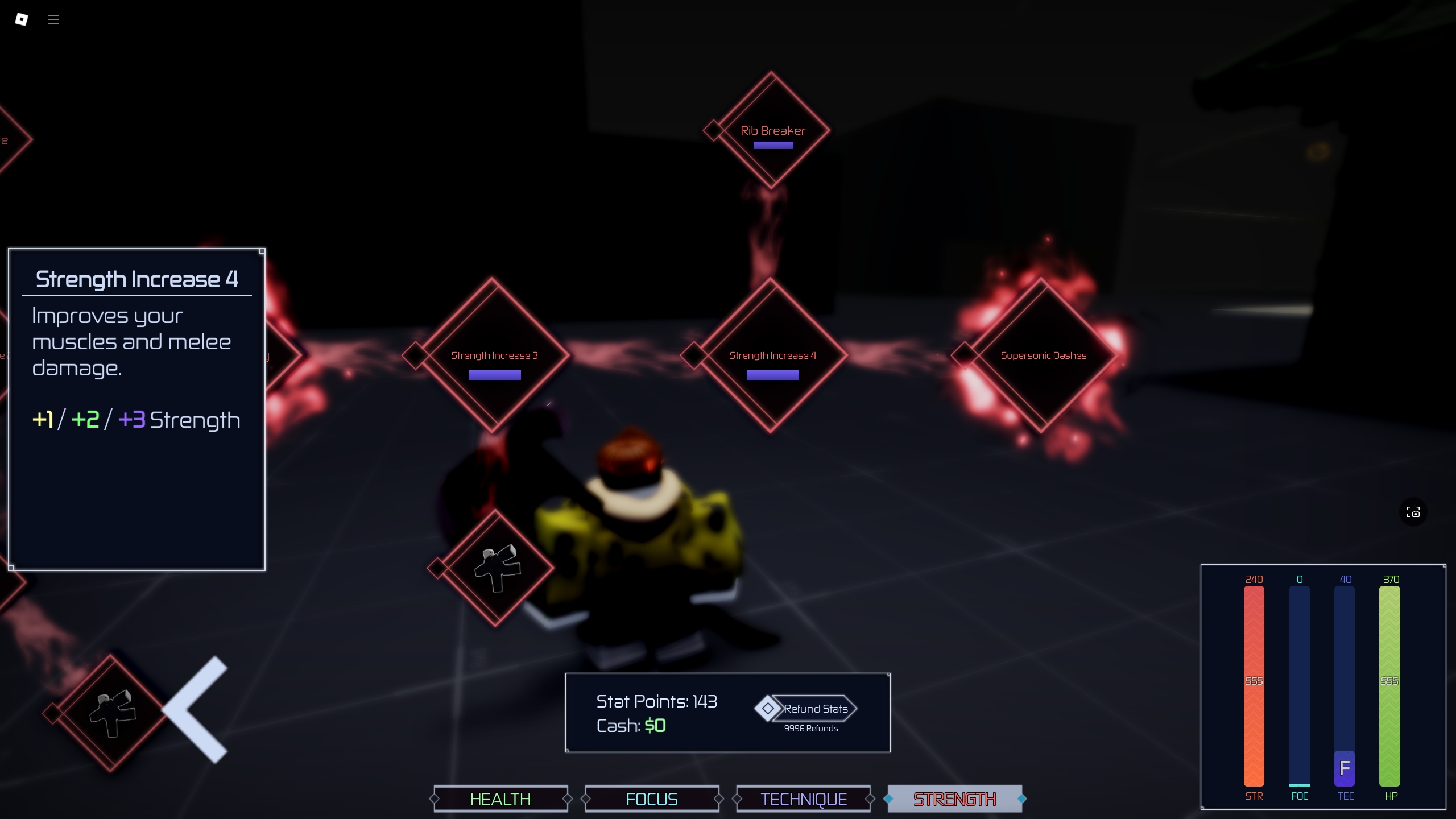Open the Roblox hamburger menu
Image resolution: width=1456 pixels, height=819 pixels.
coord(53,19)
